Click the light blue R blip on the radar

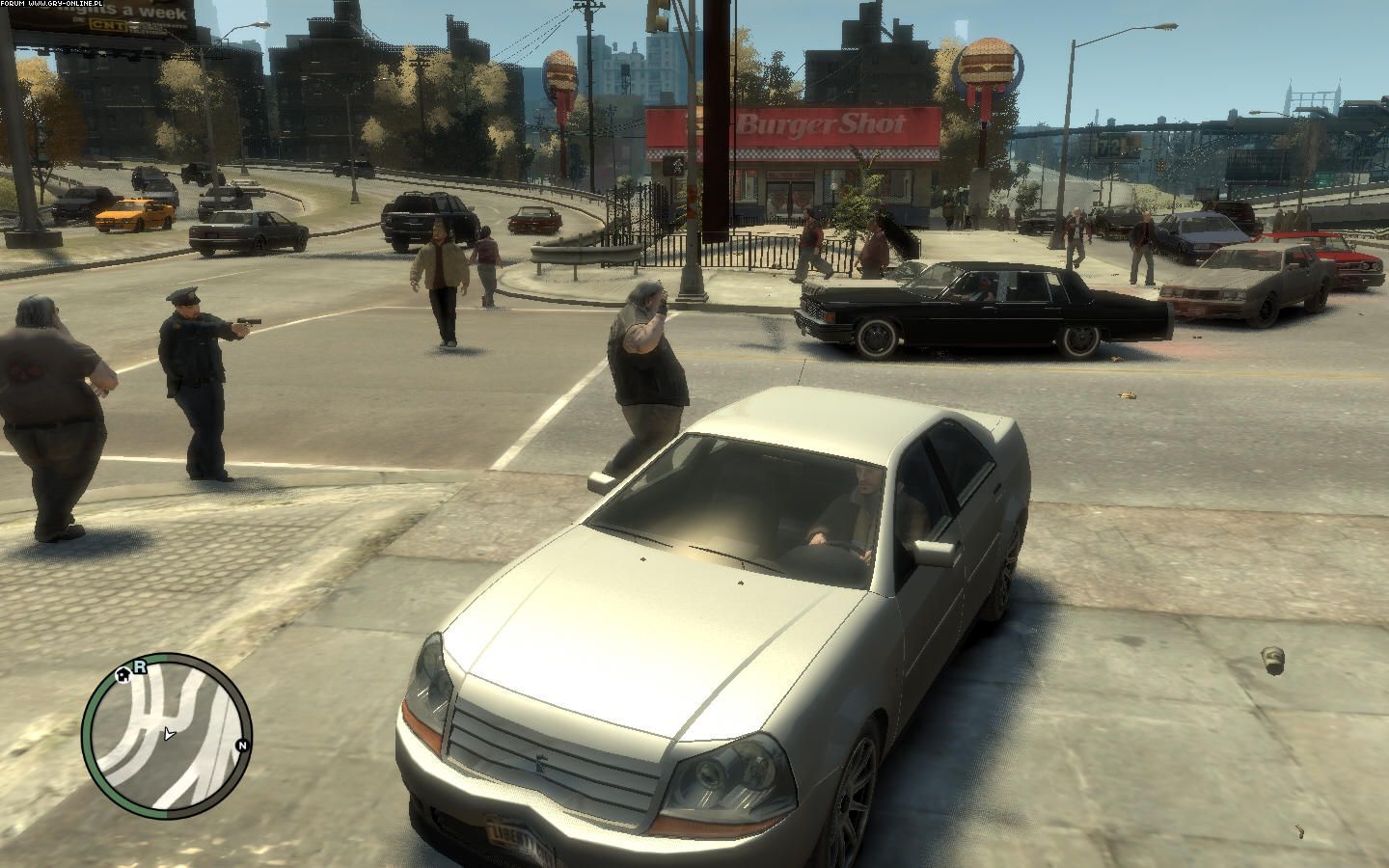[139, 665]
